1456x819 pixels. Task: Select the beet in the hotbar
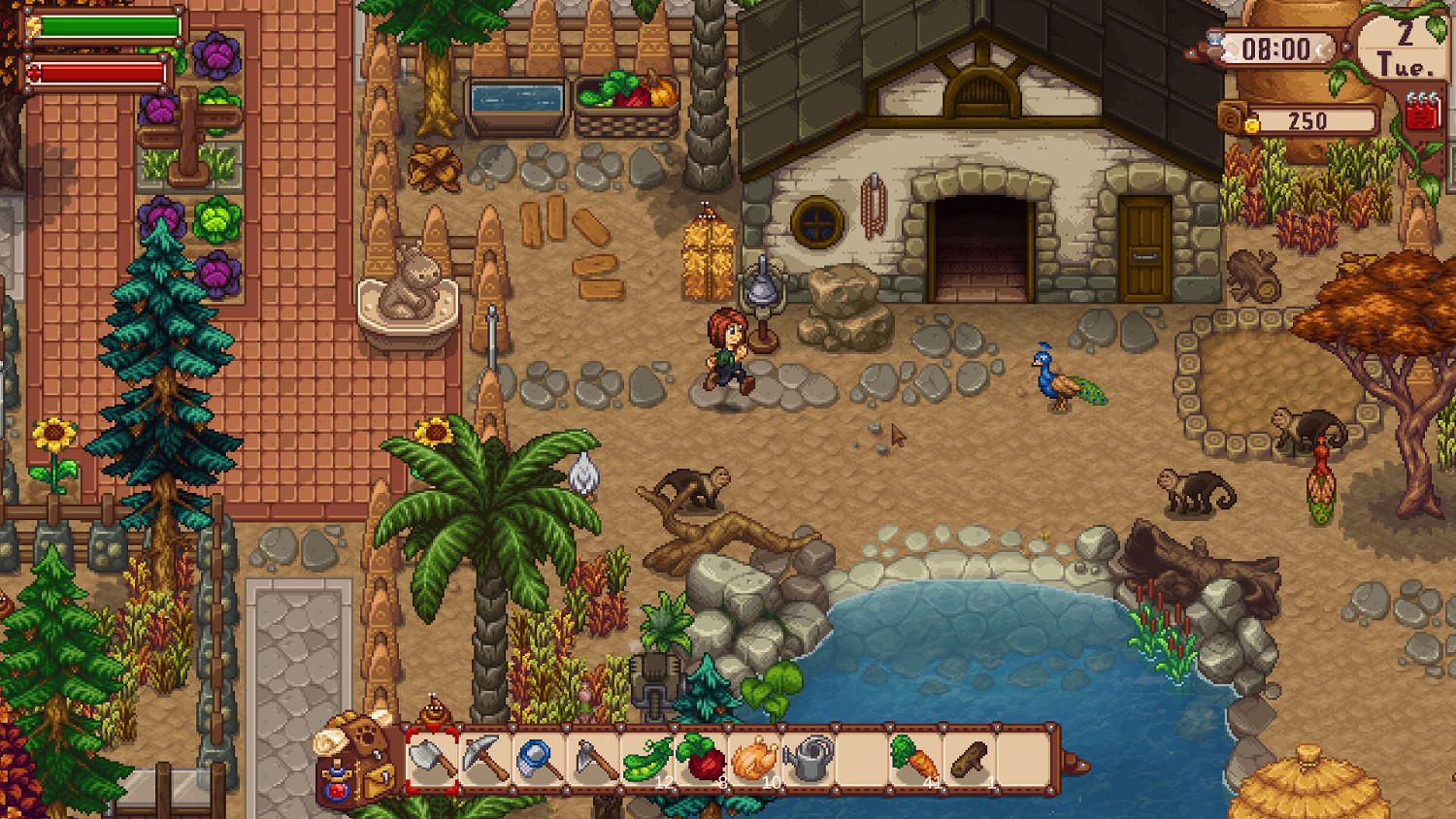[699, 760]
